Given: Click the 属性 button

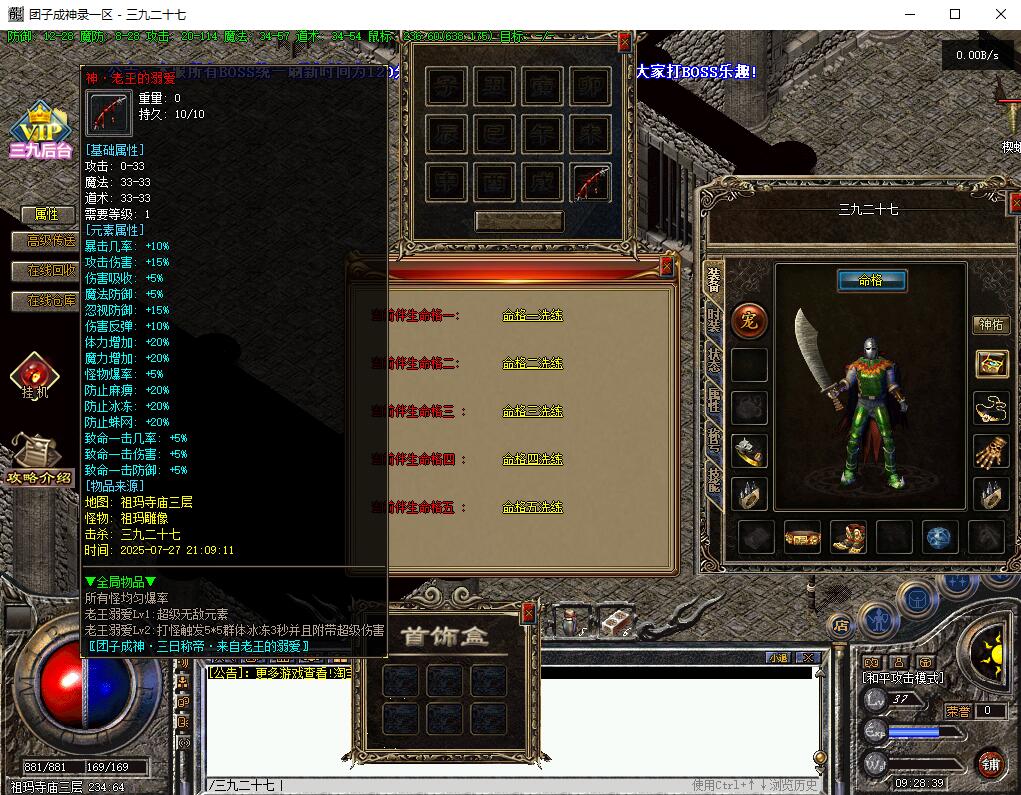Looking at the screenshot, I should point(47,214).
